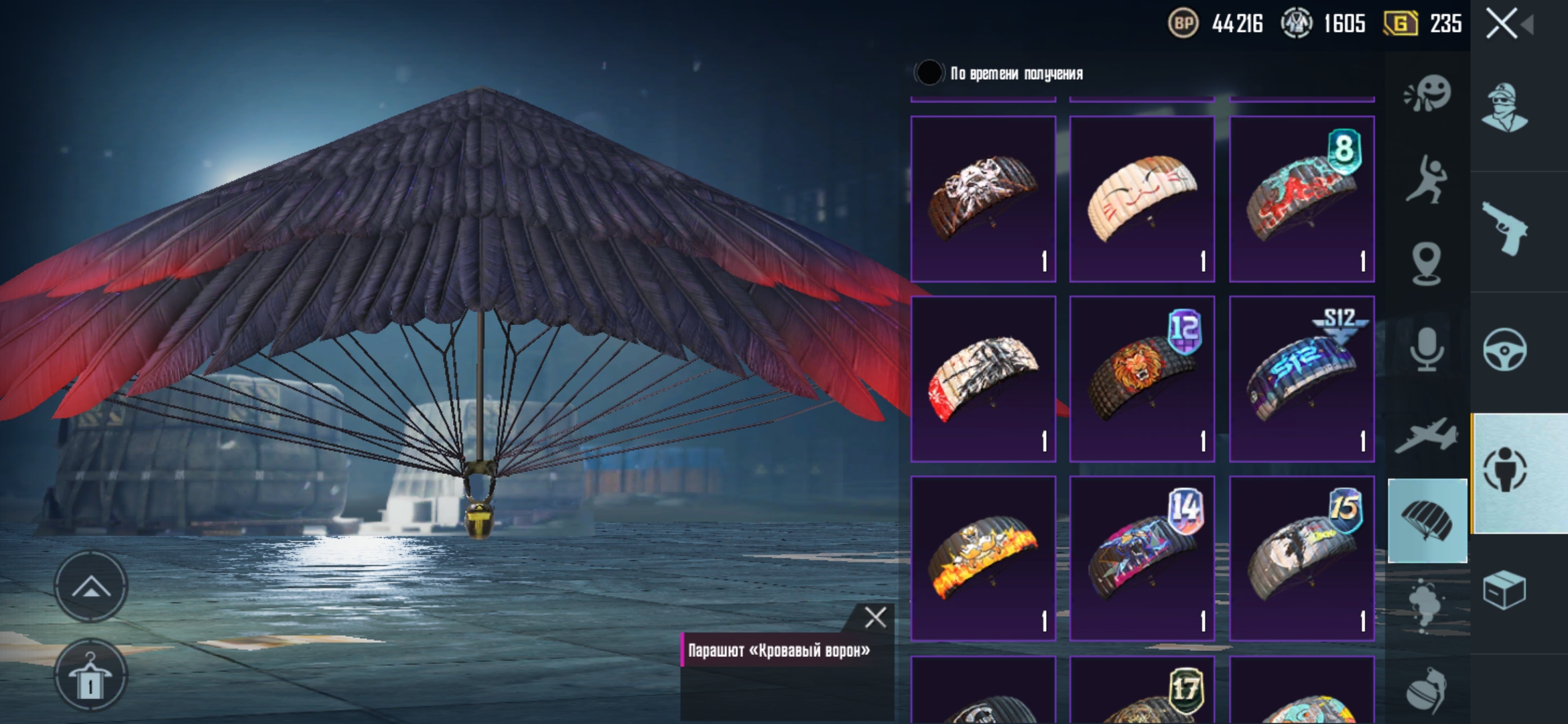This screenshot has height=724, width=1568.
Task: Dismiss the Blood Raven parachute tooltip
Action: click(x=875, y=617)
